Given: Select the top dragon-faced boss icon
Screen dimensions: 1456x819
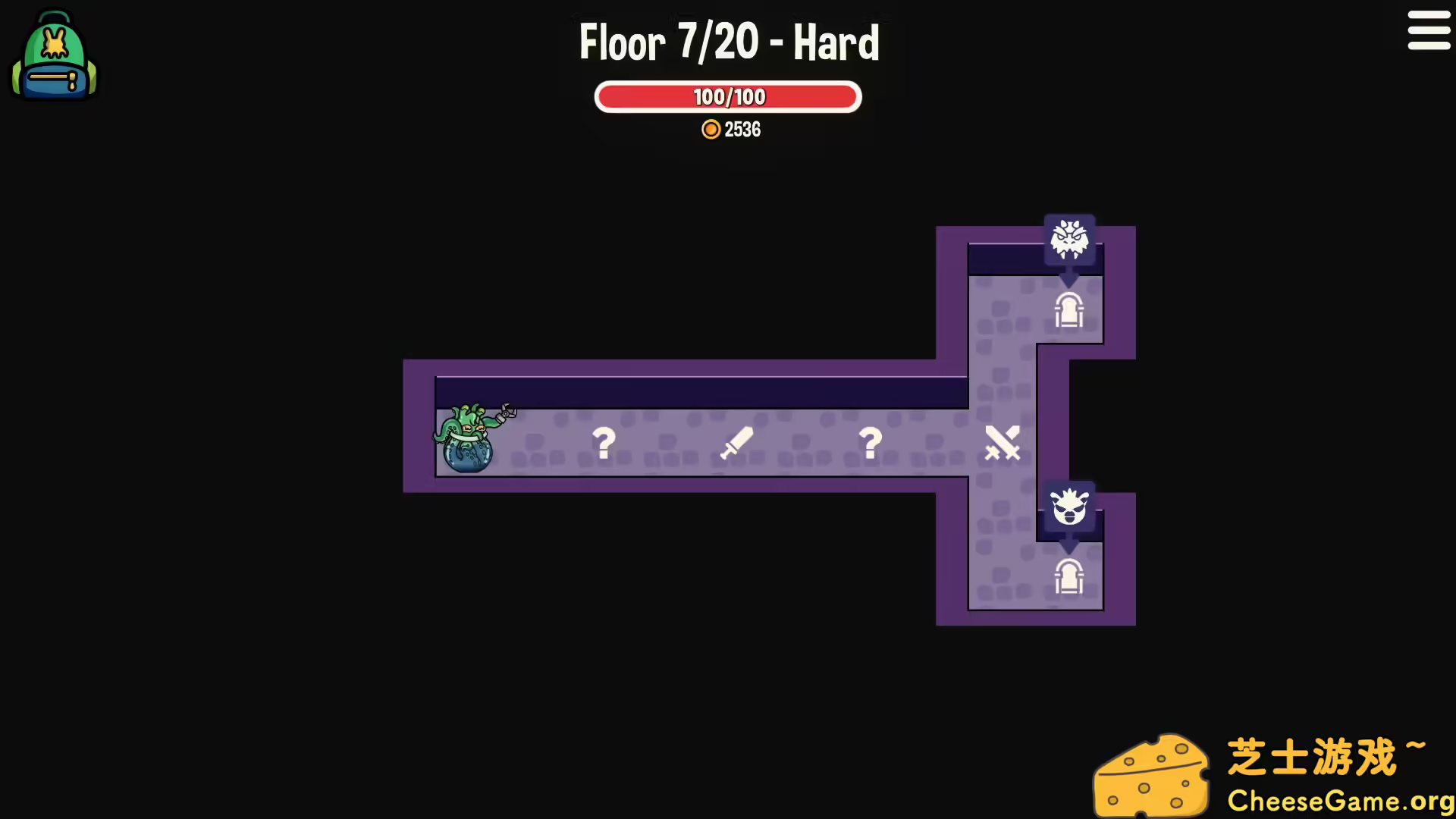Looking at the screenshot, I should pos(1070,239).
